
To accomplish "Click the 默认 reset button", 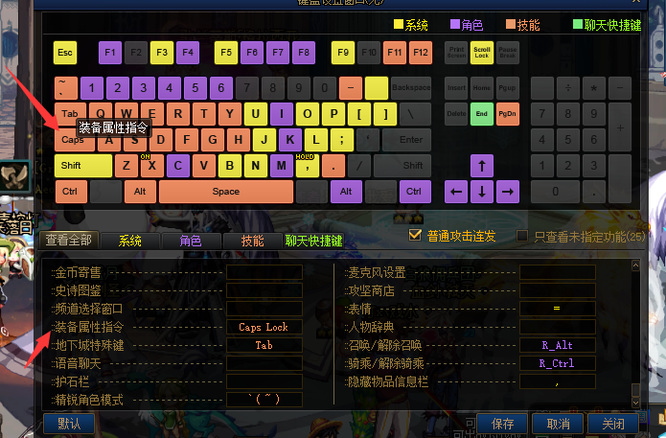I will (69, 423).
